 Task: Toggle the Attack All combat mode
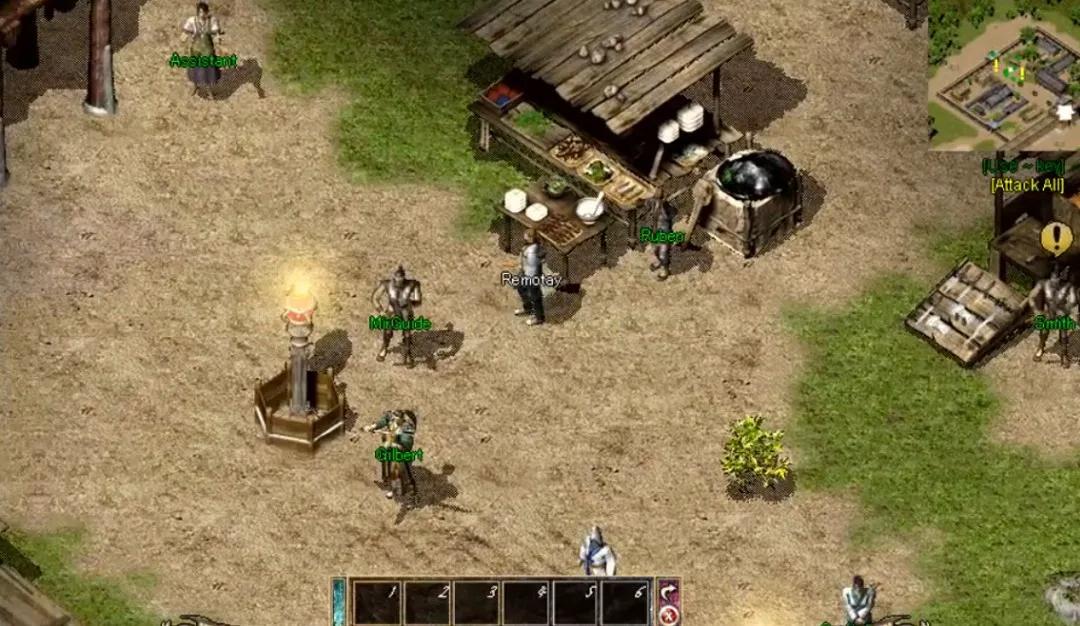1027,185
